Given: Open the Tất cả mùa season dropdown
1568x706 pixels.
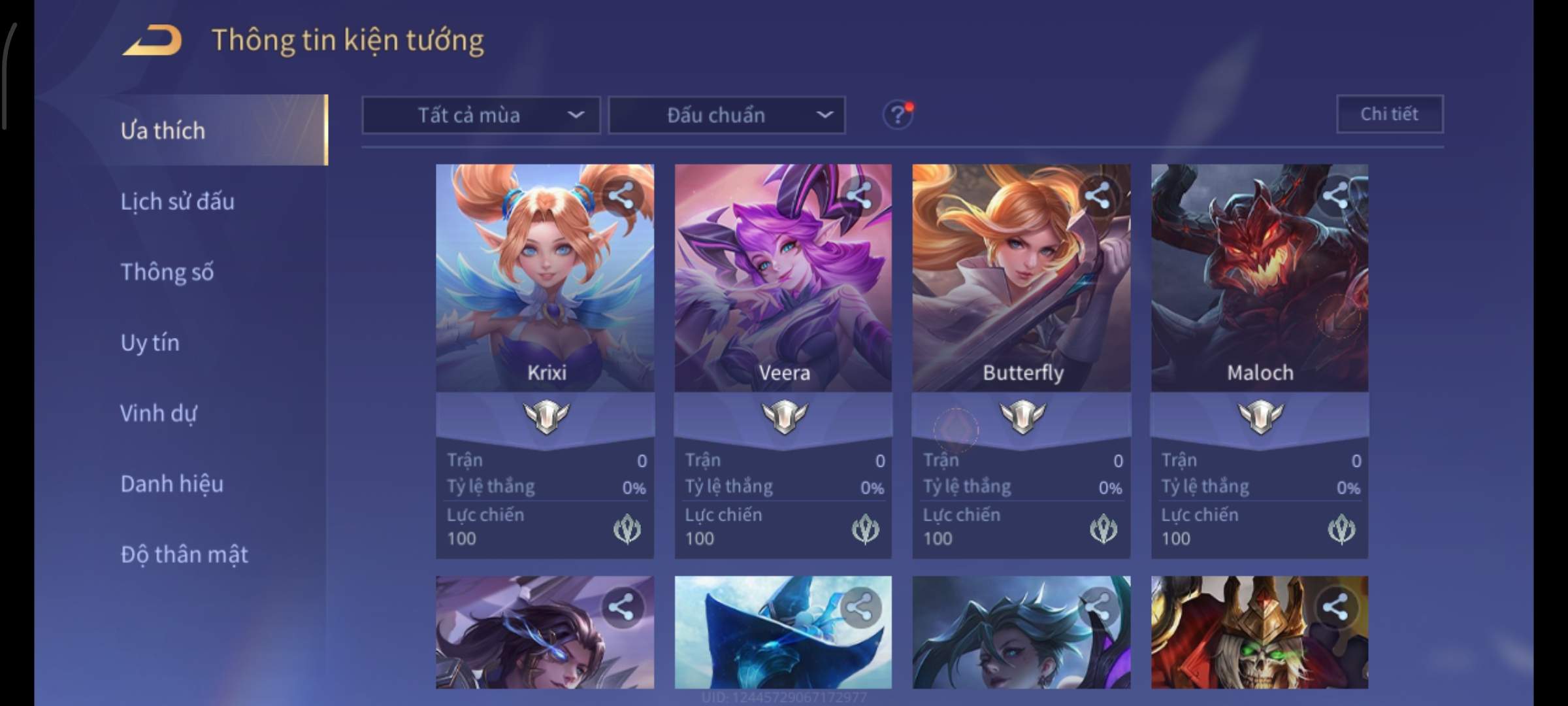Looking at the screenshot, I should tap(481, 116).
